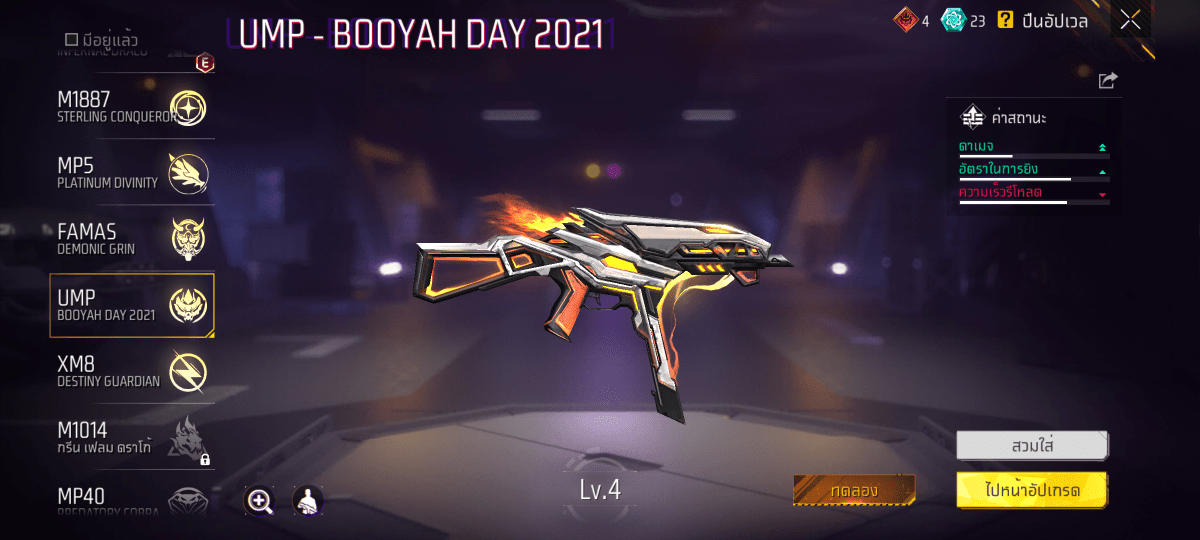Choose the MP5 Platinum Divinity skin

click(130, 173)
